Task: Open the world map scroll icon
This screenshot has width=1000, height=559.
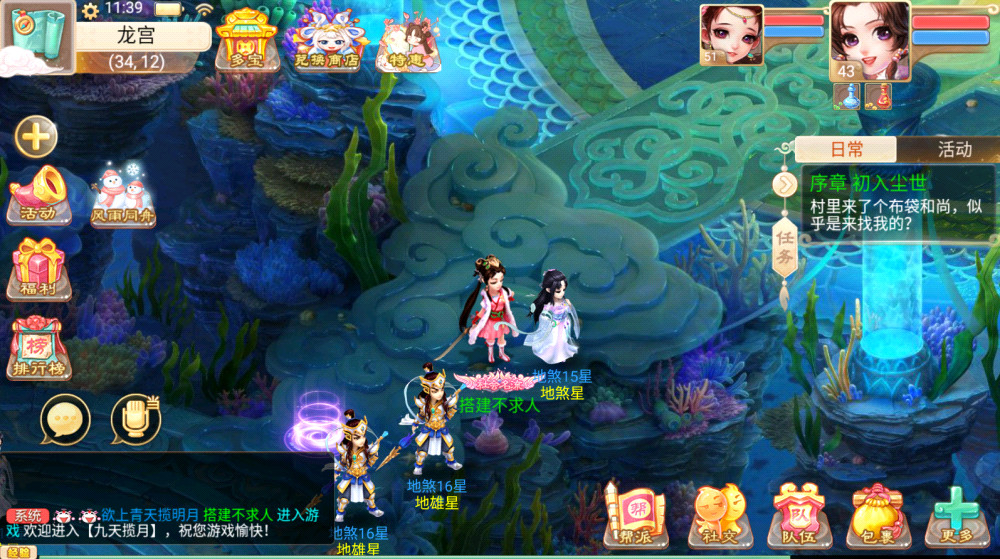Action: click(x=37, y=38)
